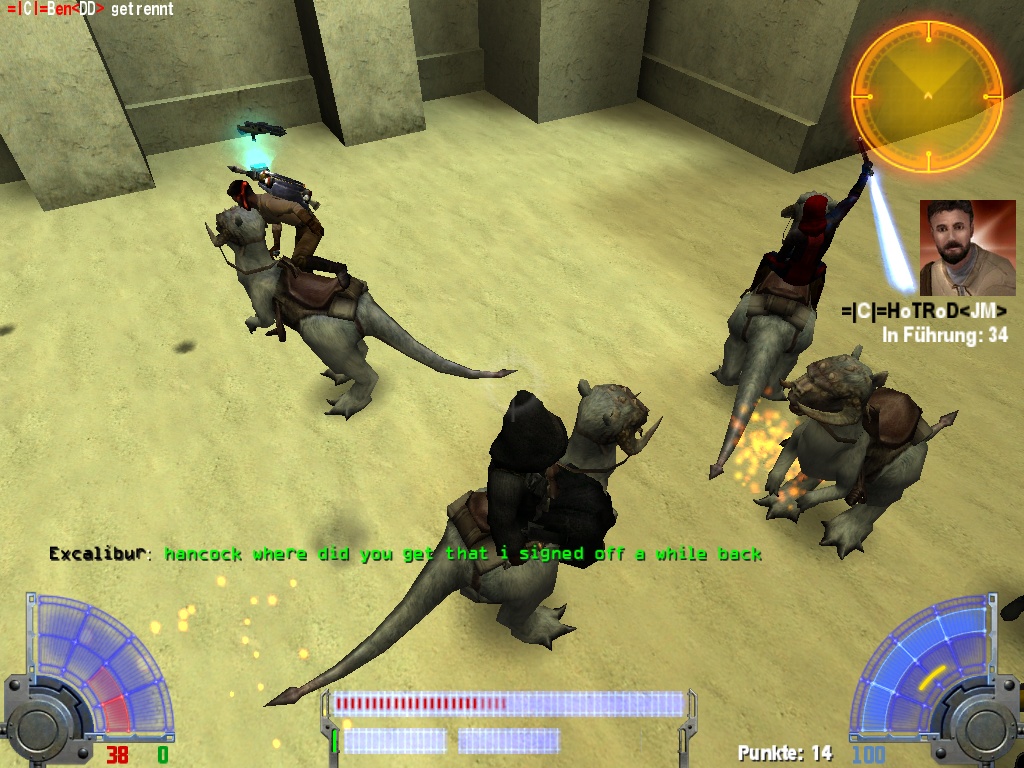Click the orange circular radar

pos(926,96)
